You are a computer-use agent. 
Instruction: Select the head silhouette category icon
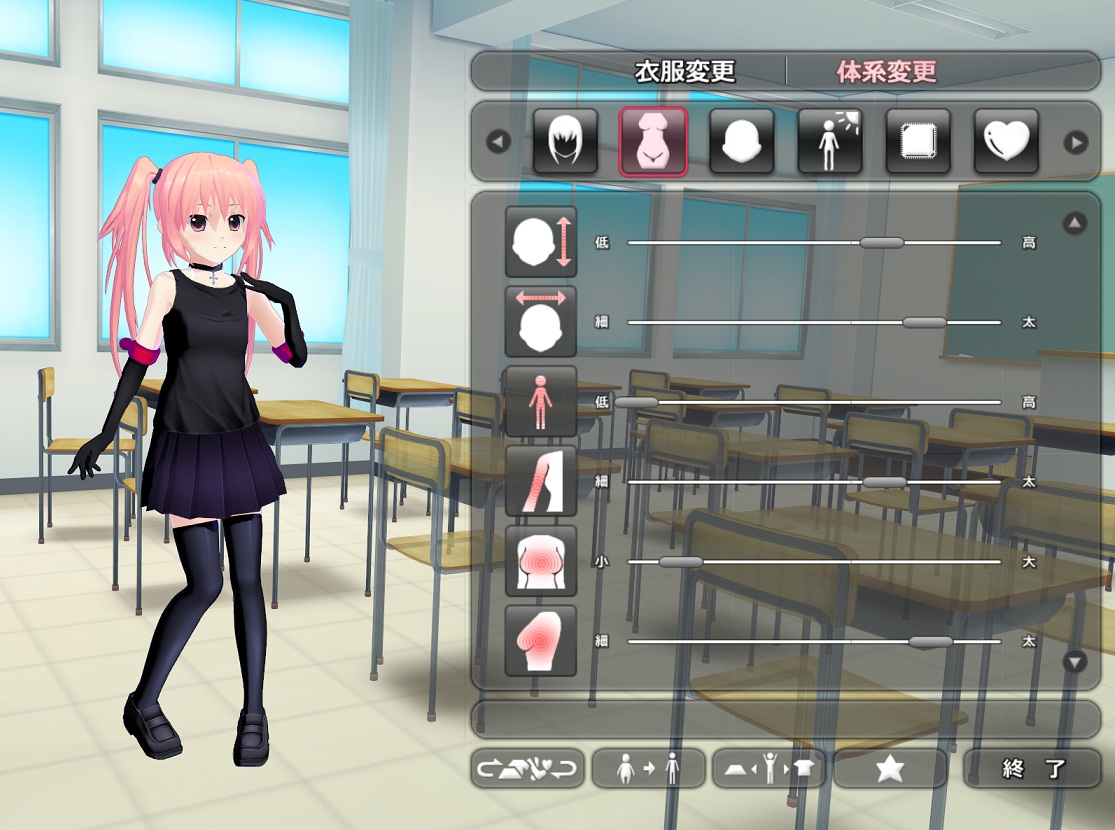(741, 142)
